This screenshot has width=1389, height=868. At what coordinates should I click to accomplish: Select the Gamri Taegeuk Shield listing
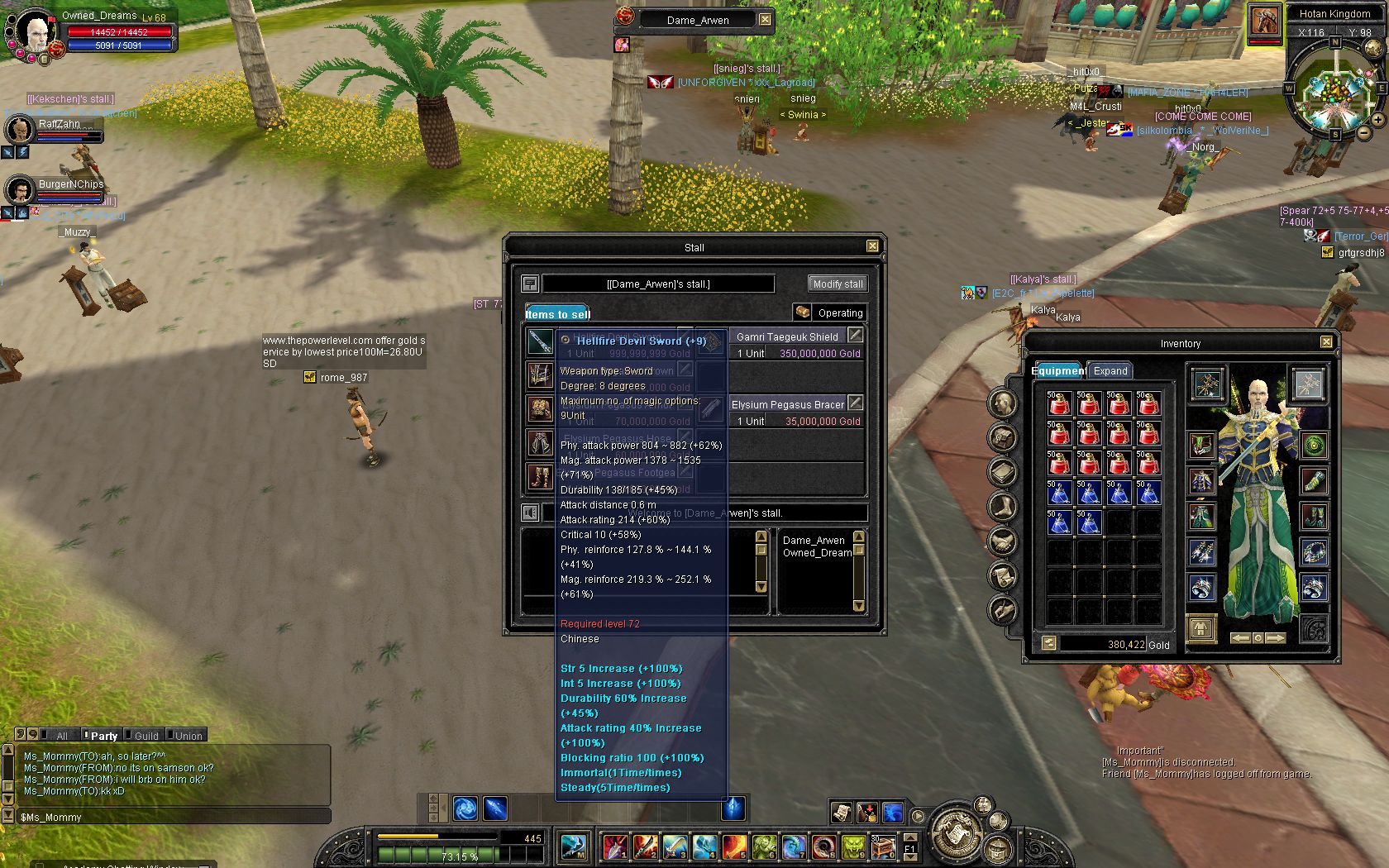point(786,337)
